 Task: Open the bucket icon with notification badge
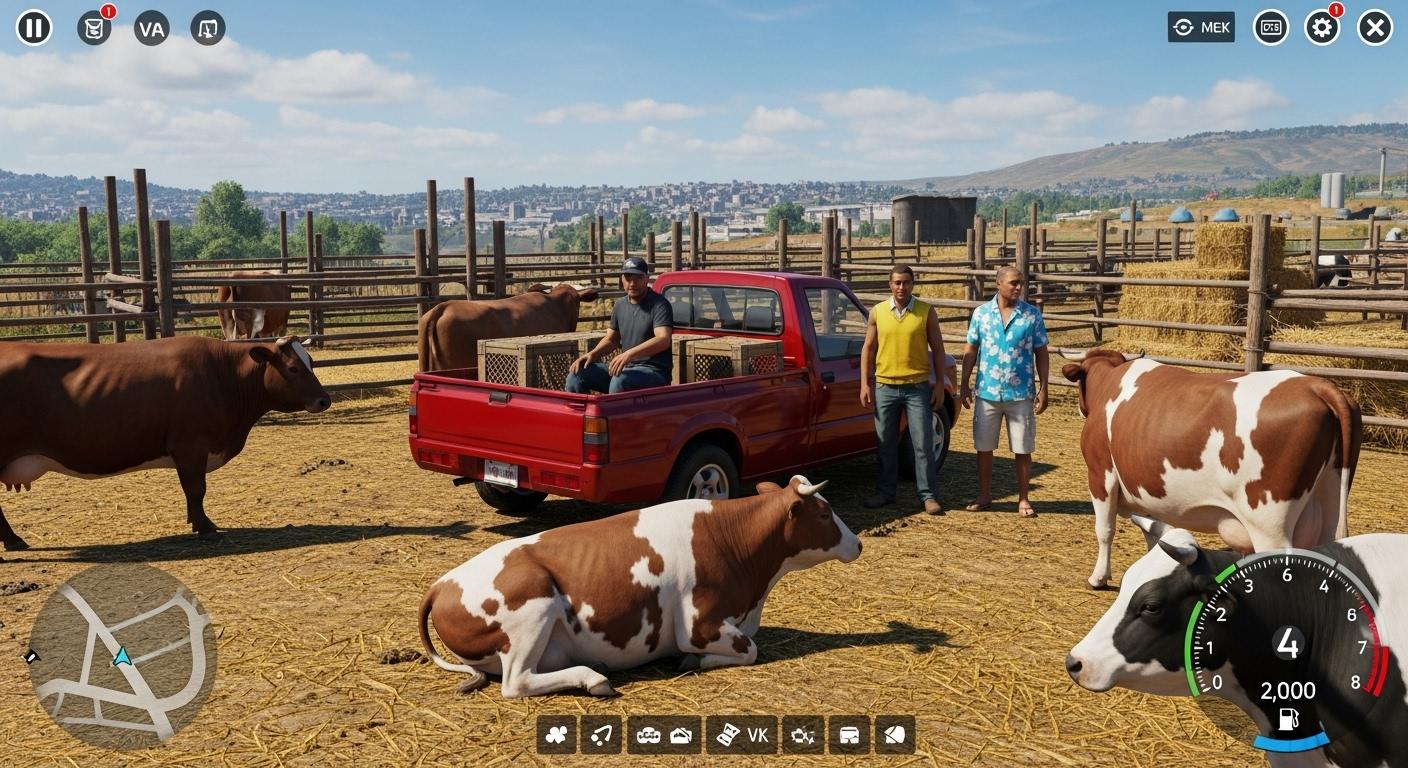tap(94, 27)
